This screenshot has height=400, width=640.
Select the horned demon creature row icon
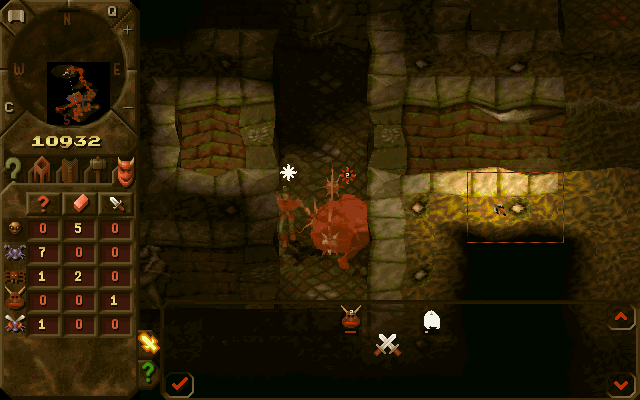coord(15,300)
